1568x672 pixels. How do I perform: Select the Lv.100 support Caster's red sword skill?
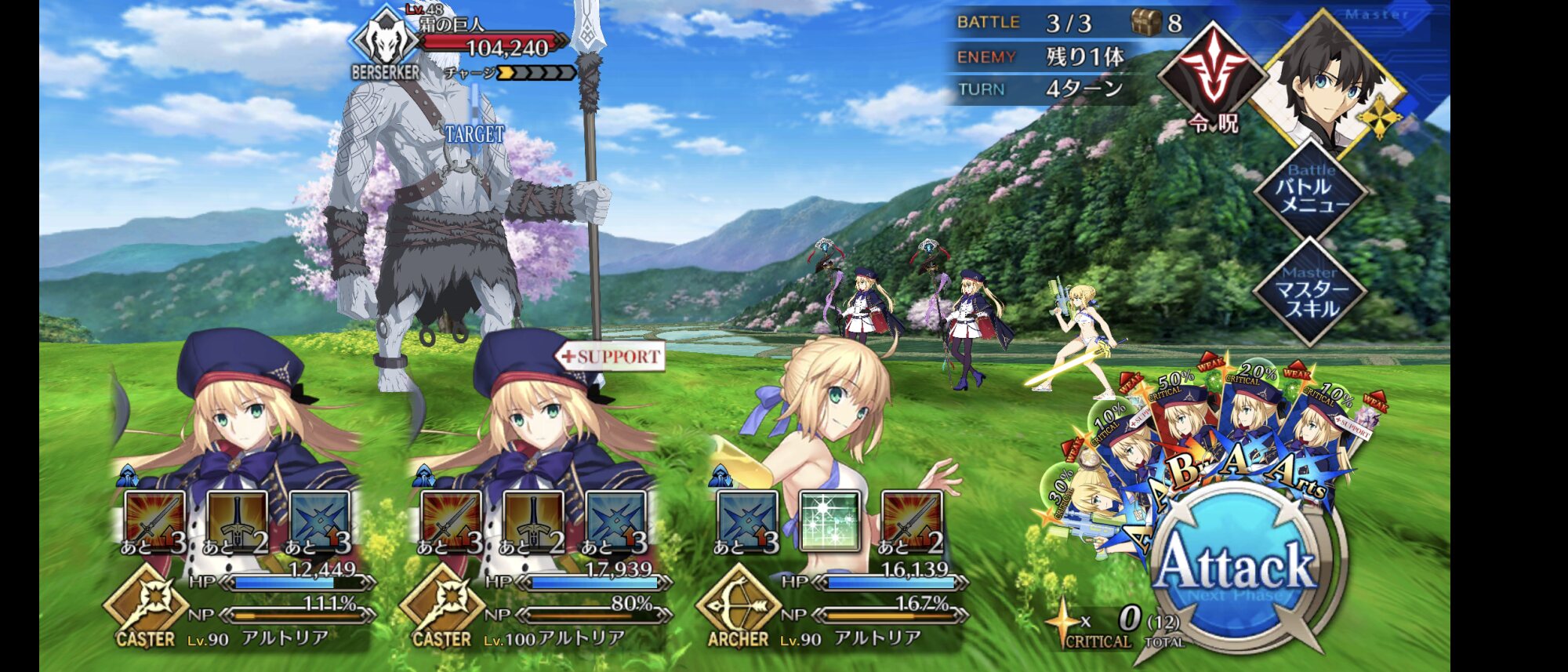click(x=451, y=521)
